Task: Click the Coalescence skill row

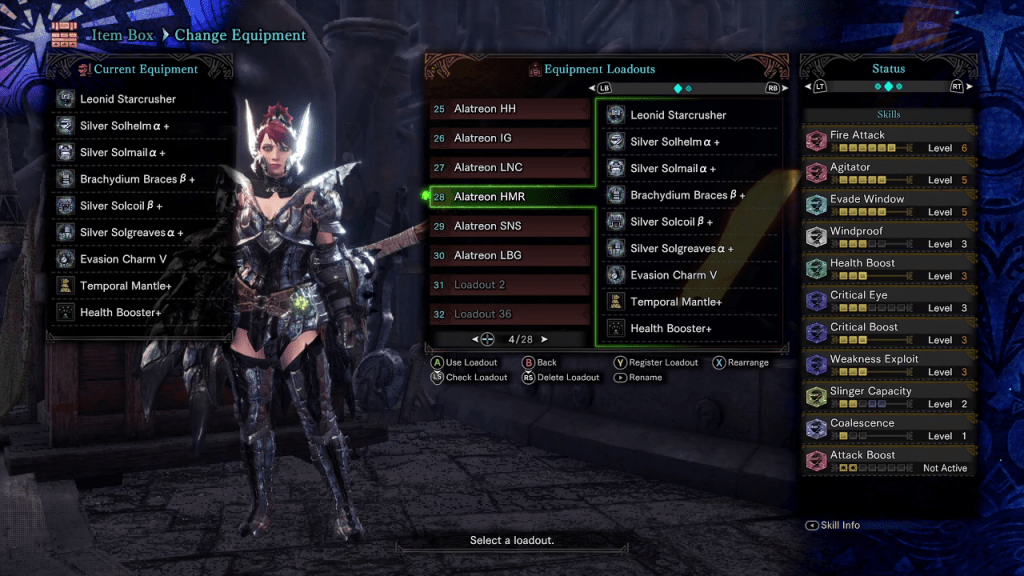Action: (888, 429)
